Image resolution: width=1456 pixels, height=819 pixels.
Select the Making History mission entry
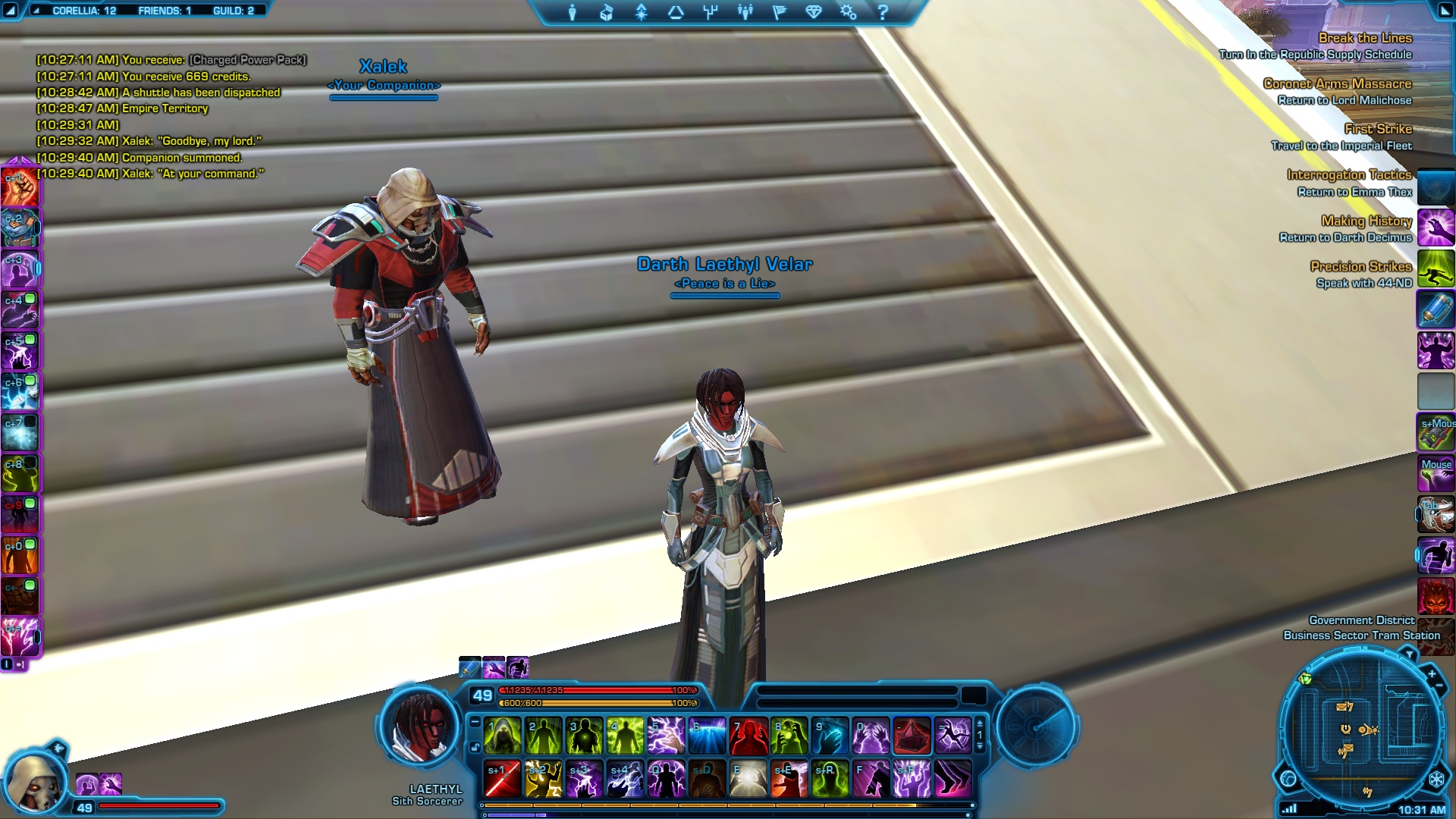pyautogui.click(x=1366, y=221)
